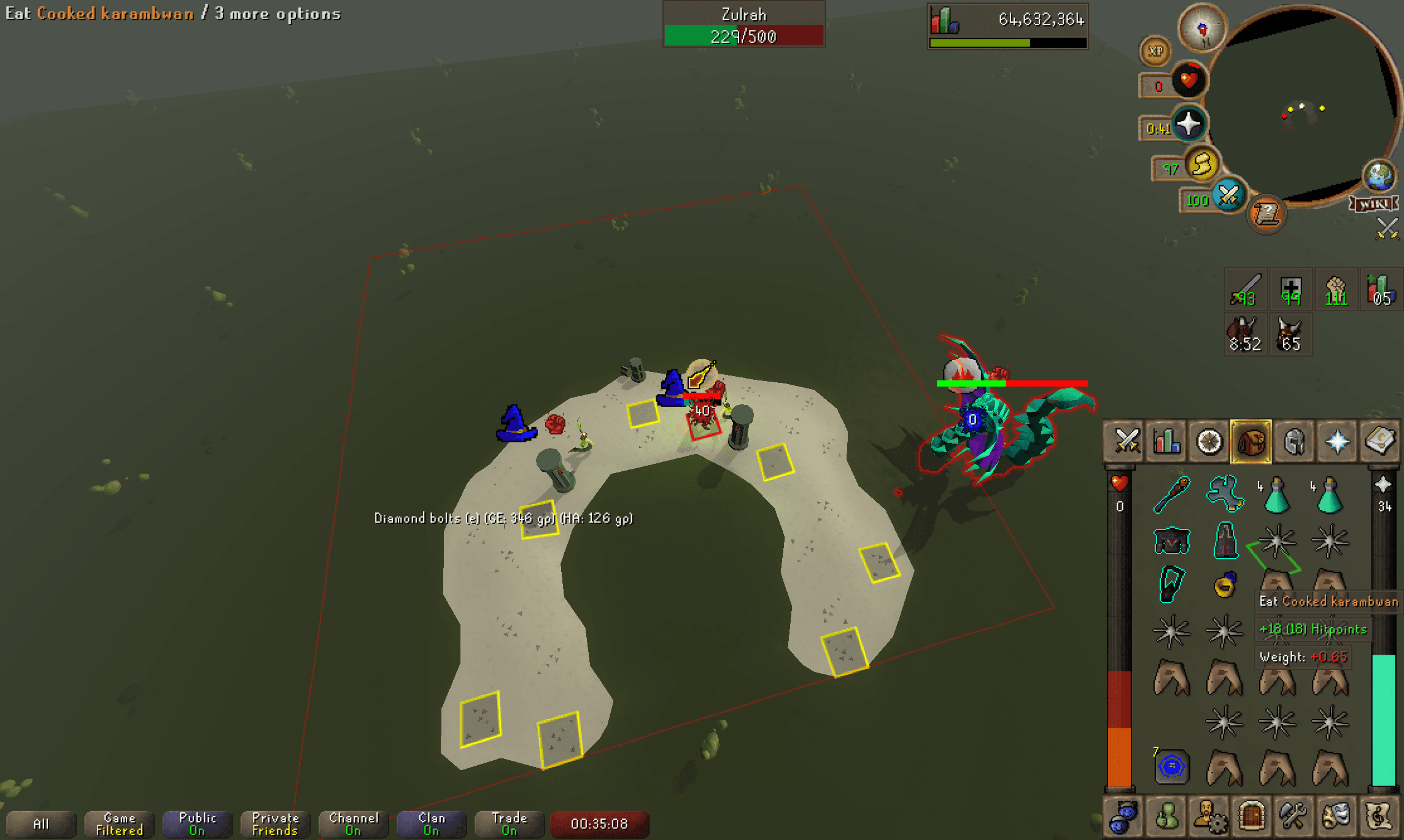Viewport: 1404px width, 840px height.
Task: Open the Skills stats tab
Action: [x=1166, y=441]
